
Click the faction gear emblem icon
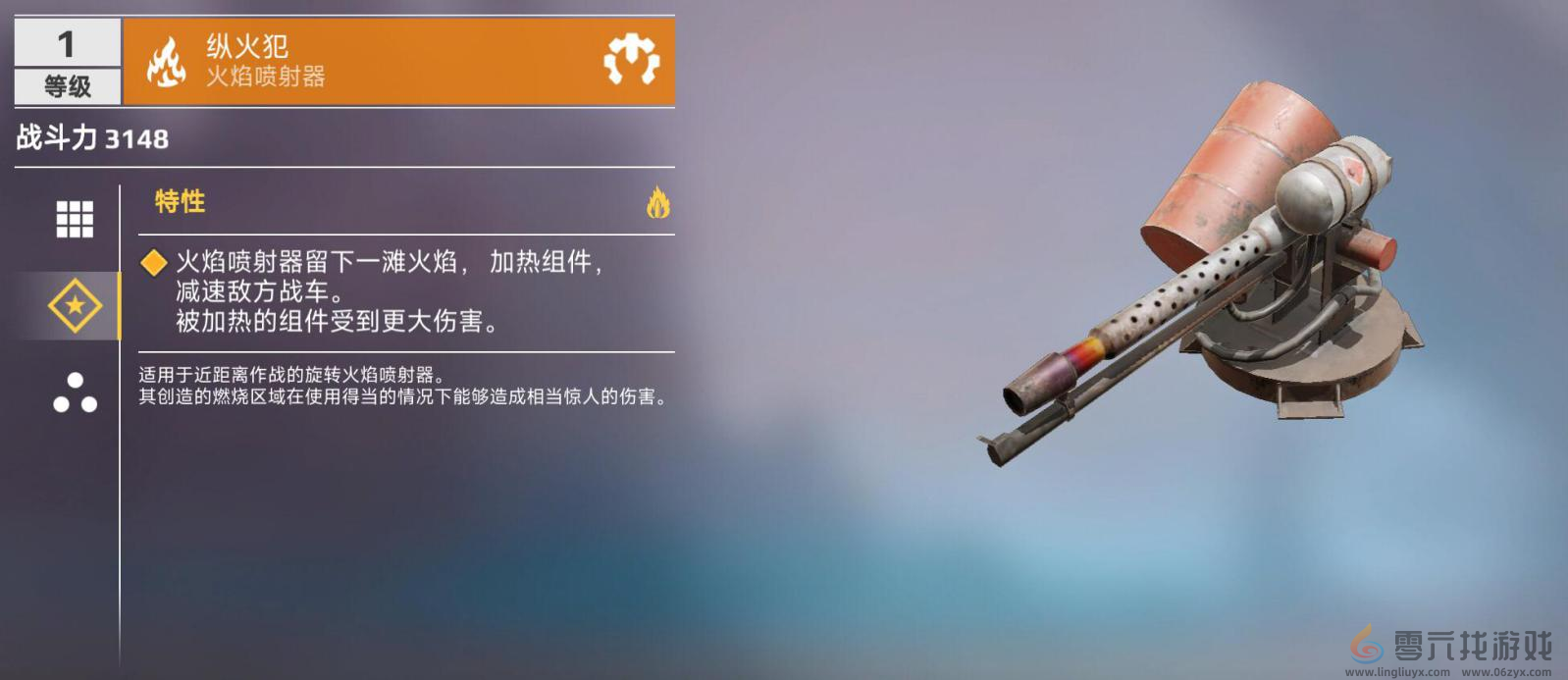click(631, 61)
